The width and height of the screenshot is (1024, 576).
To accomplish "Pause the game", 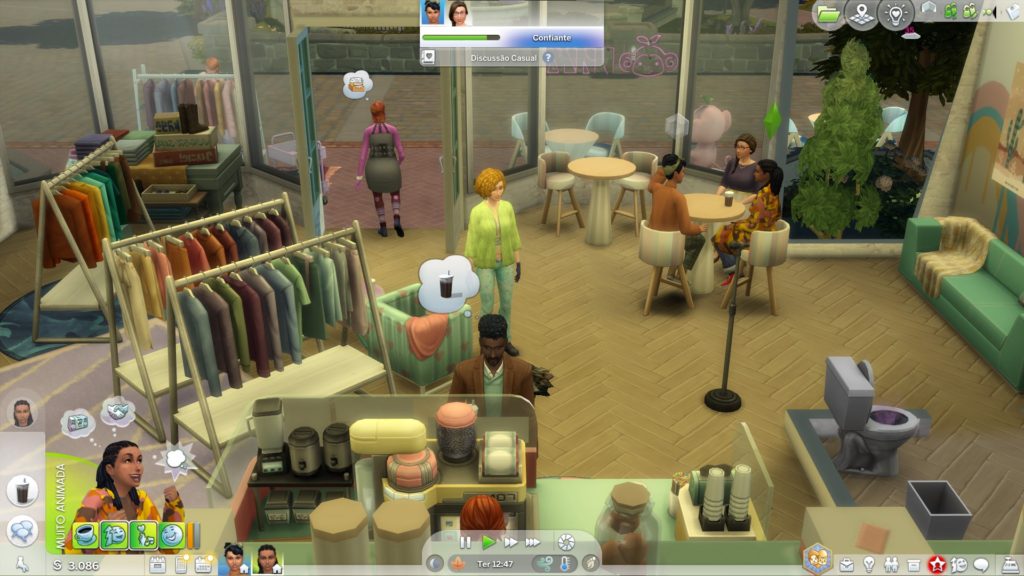I will [x=465, y=542].
